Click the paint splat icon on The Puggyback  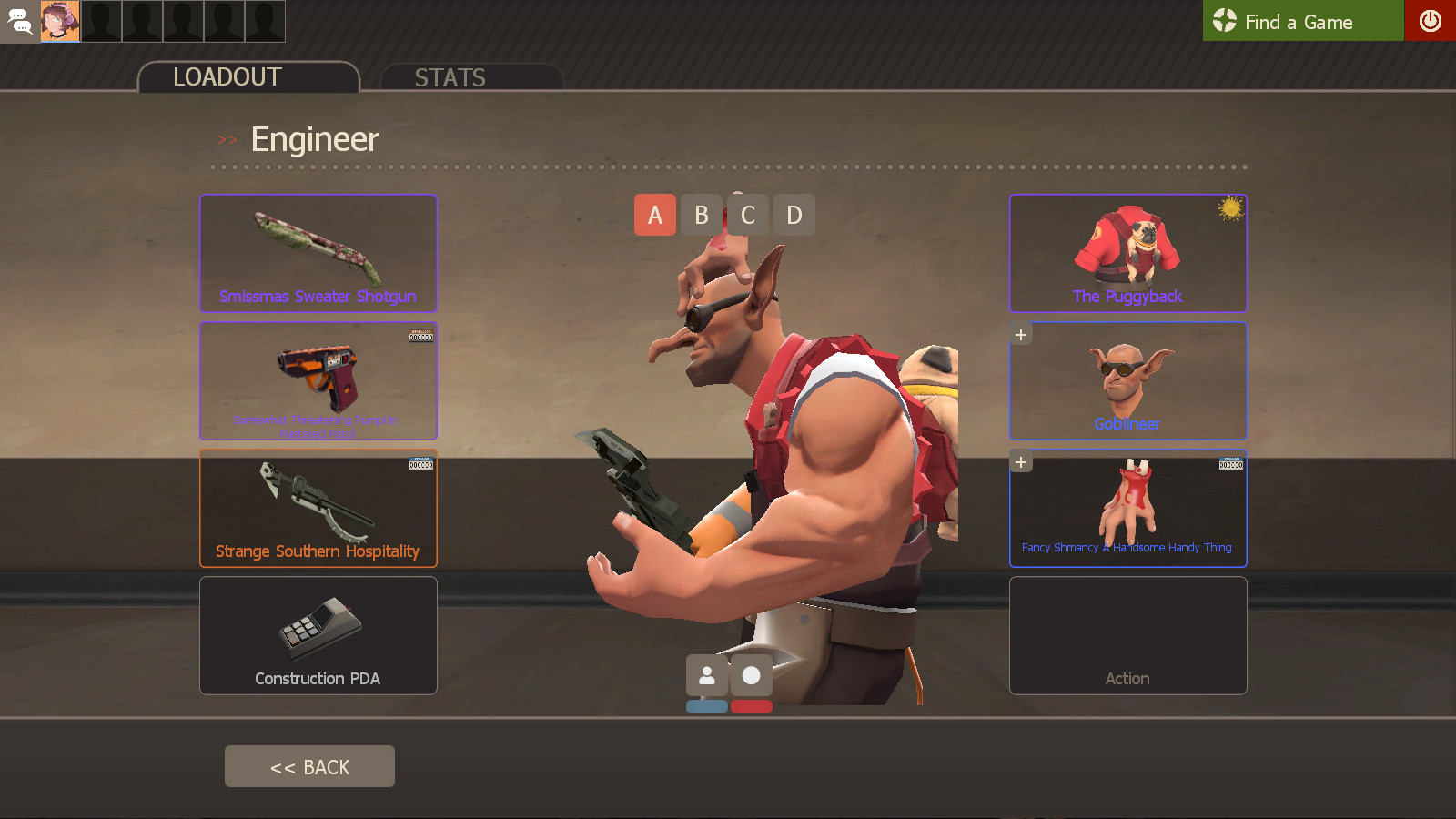(x=1233, y=207)
